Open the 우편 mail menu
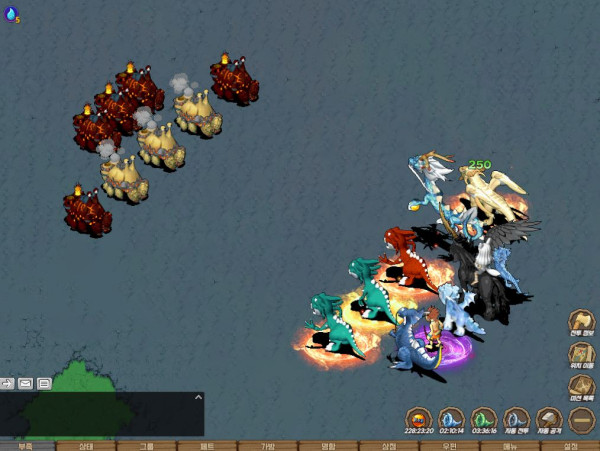600x451 pixels. click(450, 446)
